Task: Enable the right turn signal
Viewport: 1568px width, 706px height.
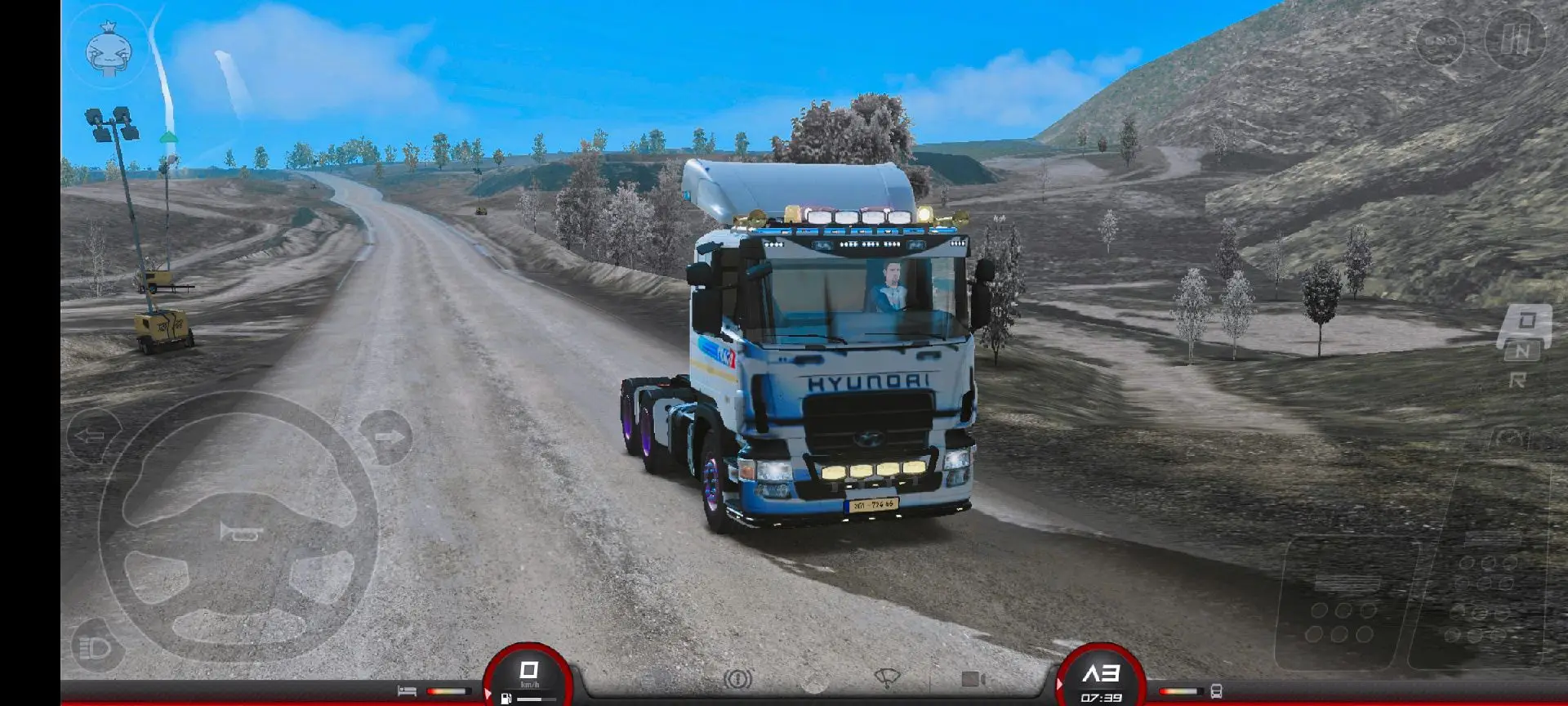Action: tap(389, 436)
